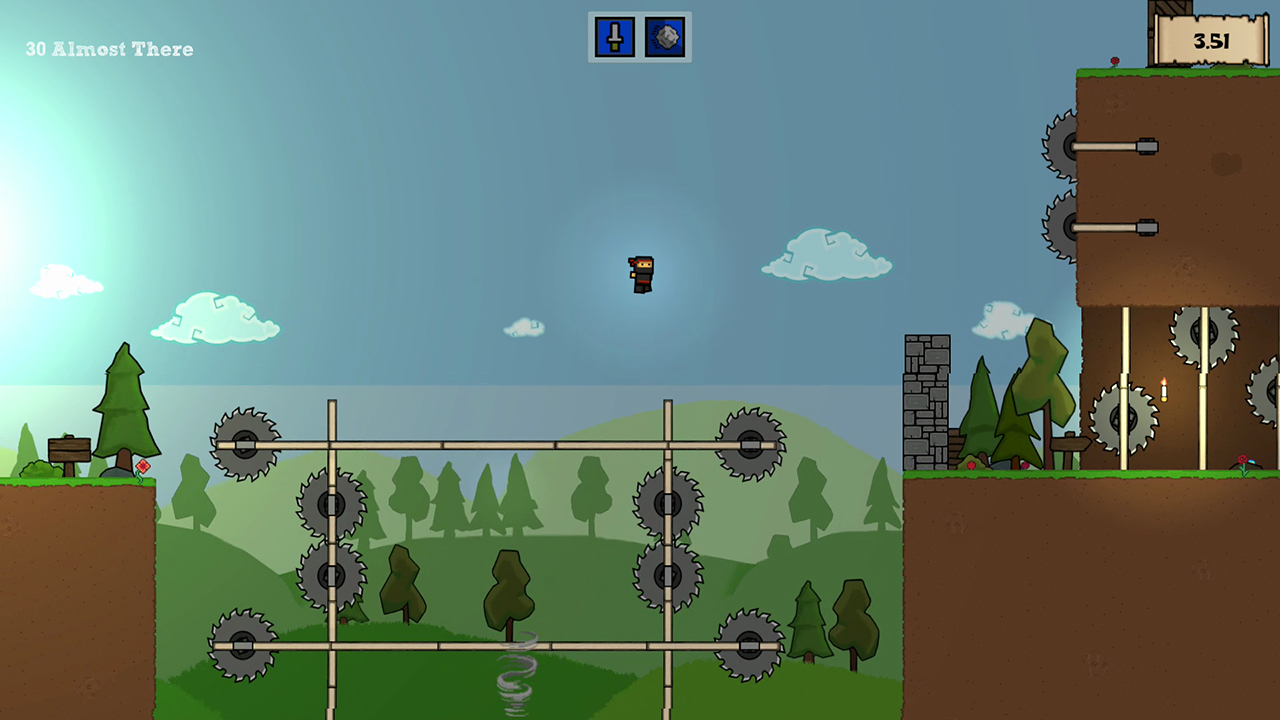This screenshot has width=1280, height=720.
Task: Select the shuriken throw icon
Action: tap(664, 37)
